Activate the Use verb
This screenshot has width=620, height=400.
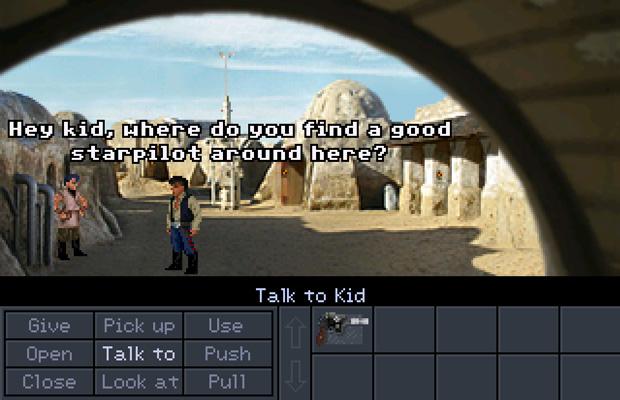tap(226, 325)
